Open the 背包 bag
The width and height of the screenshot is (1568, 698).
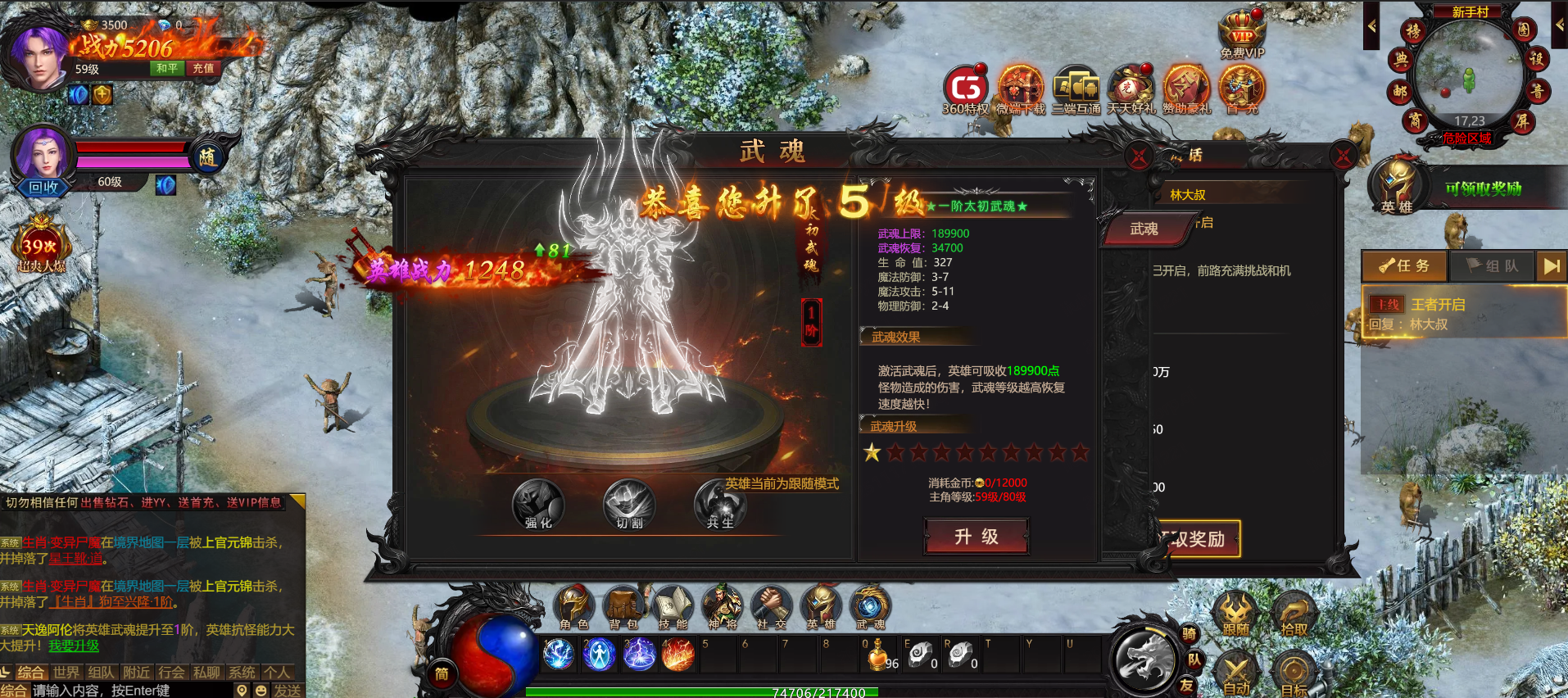[x=623, y=608]
